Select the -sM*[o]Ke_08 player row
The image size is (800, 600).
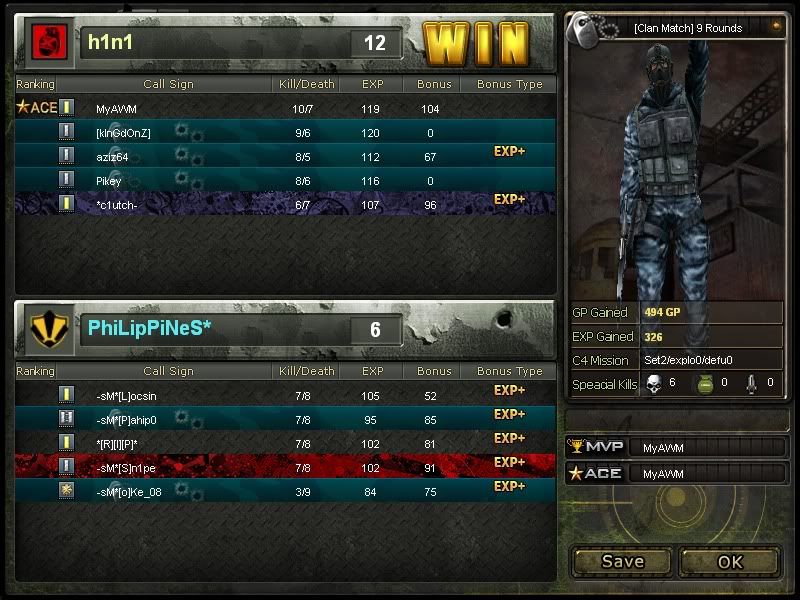tap(285, 491)
